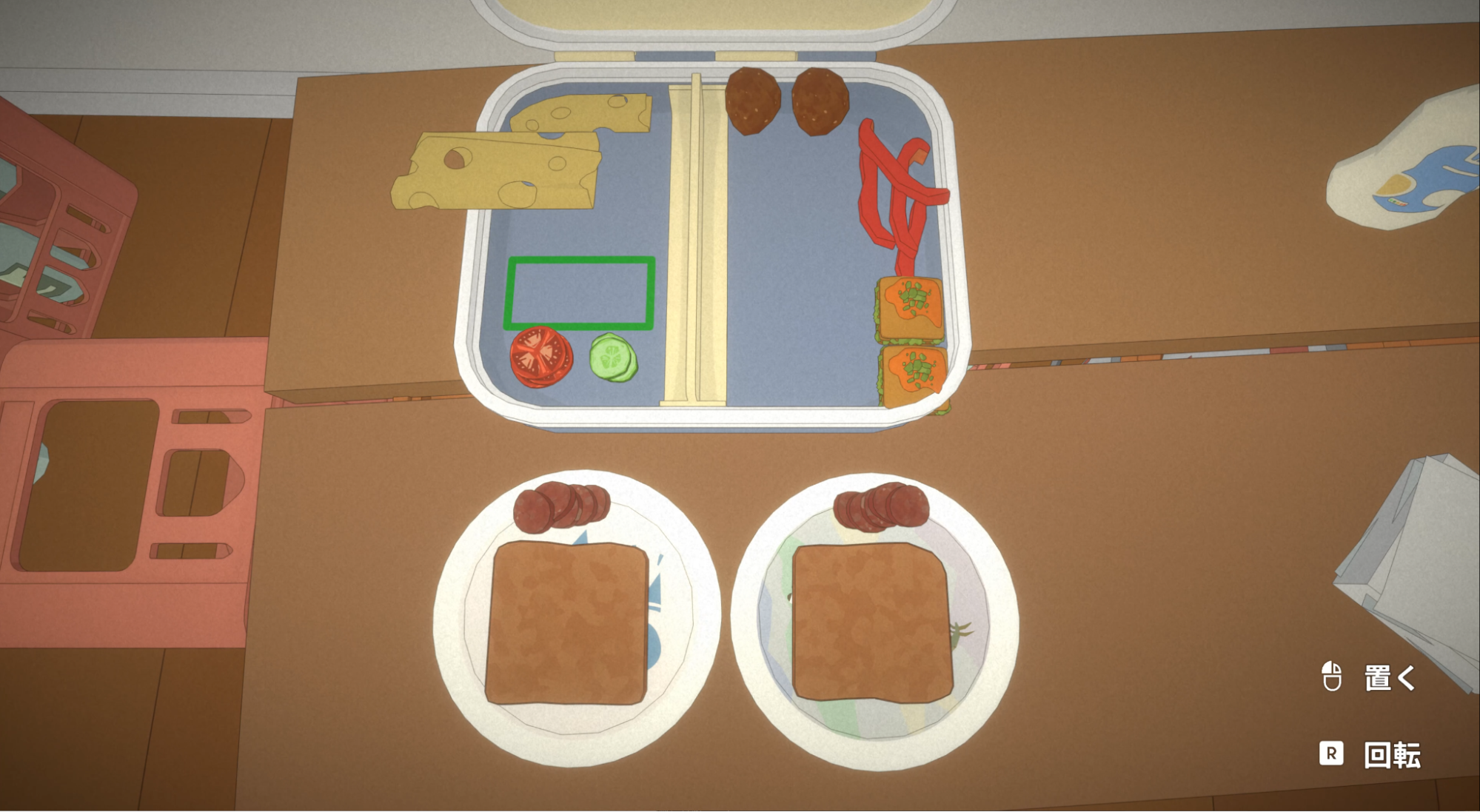The image size is (1480, 812).
Task: Click the right meatball near the pepper strips
Action: click(820, 100)
